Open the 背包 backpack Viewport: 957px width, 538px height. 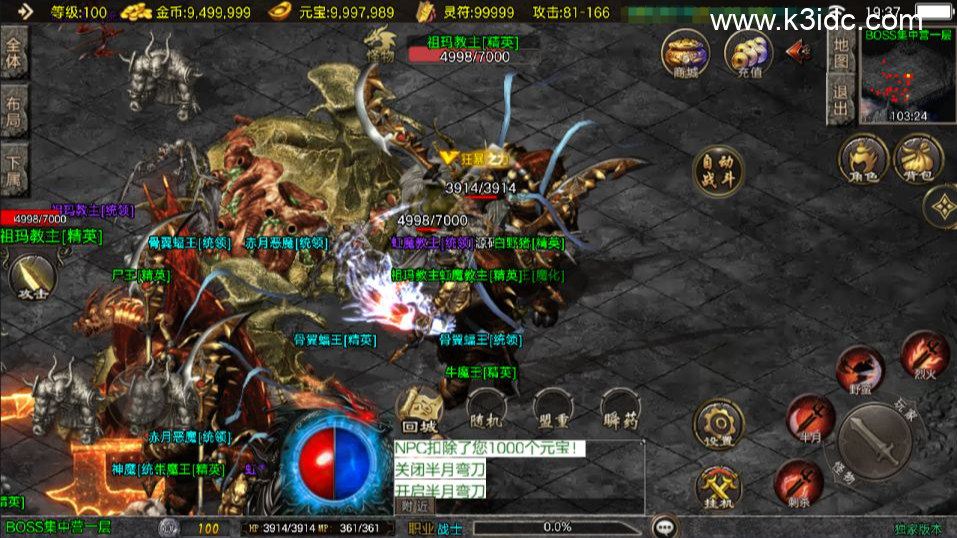point(917,160)
